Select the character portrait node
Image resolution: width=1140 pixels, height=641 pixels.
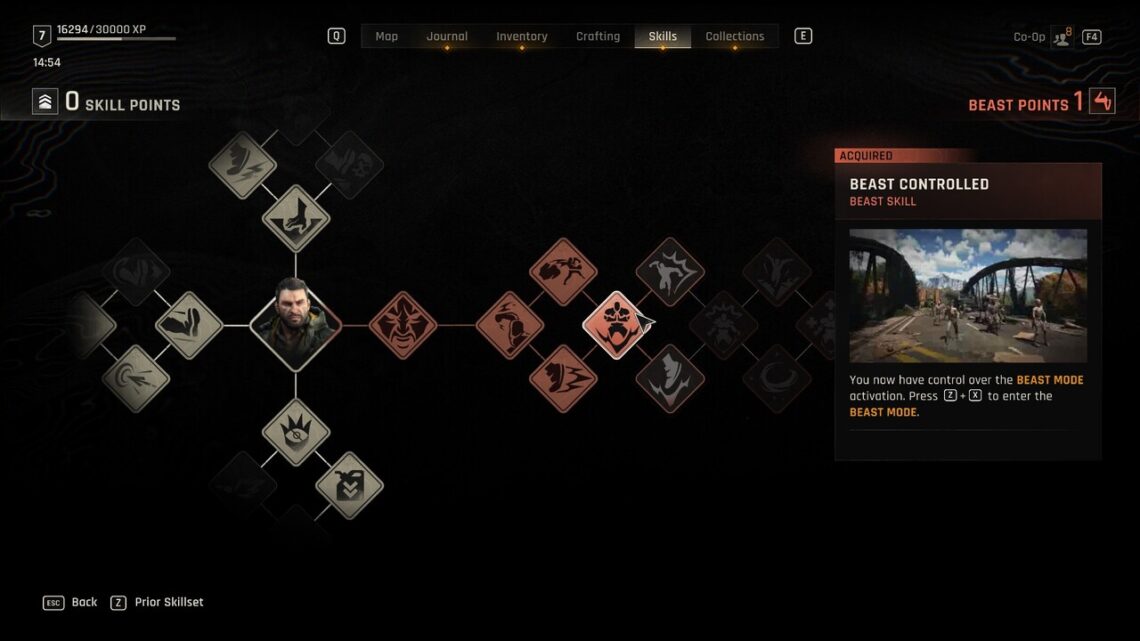pos(295,325)
